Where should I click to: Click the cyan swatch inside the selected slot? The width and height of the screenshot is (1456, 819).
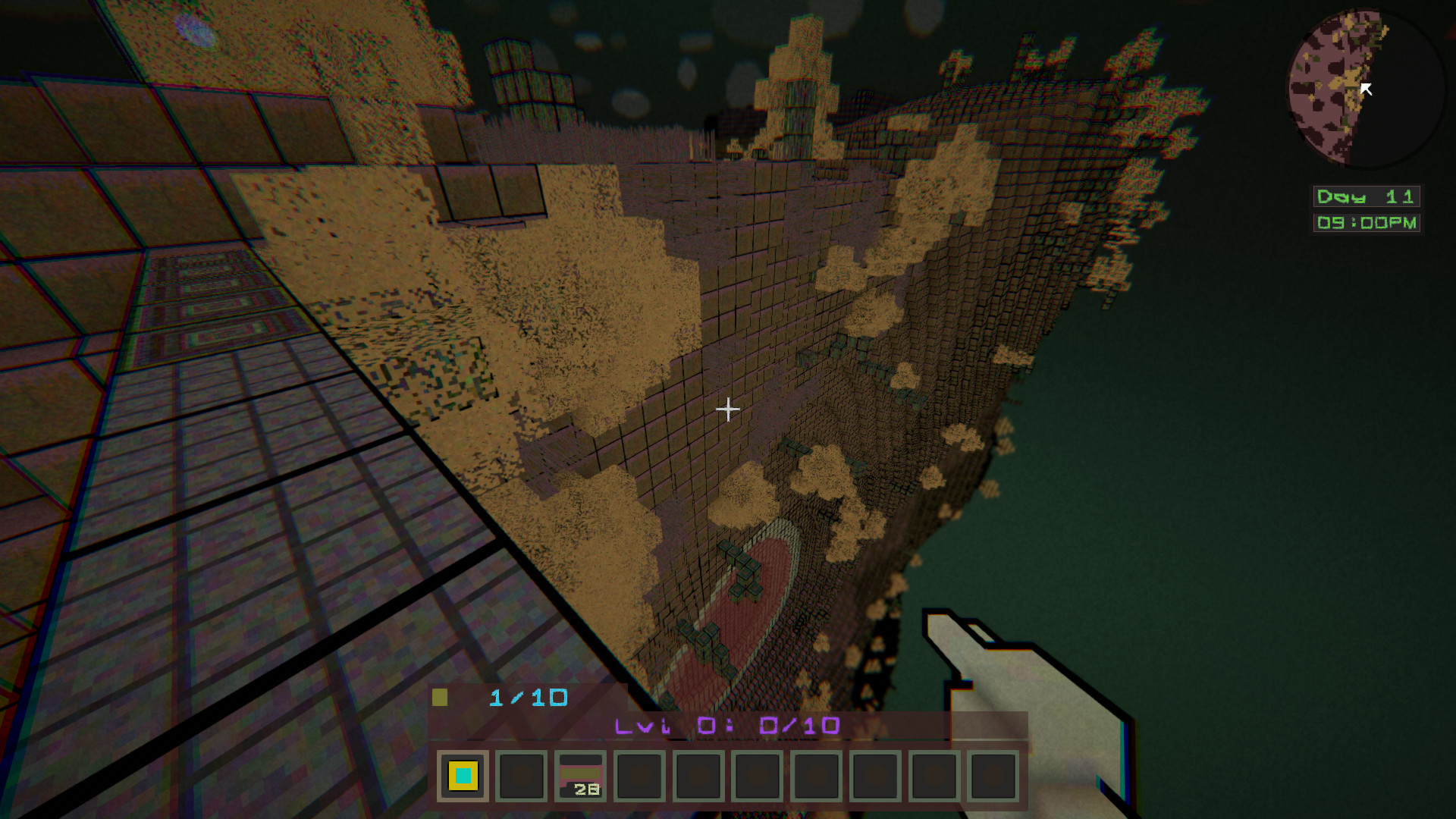pos(463,776)
